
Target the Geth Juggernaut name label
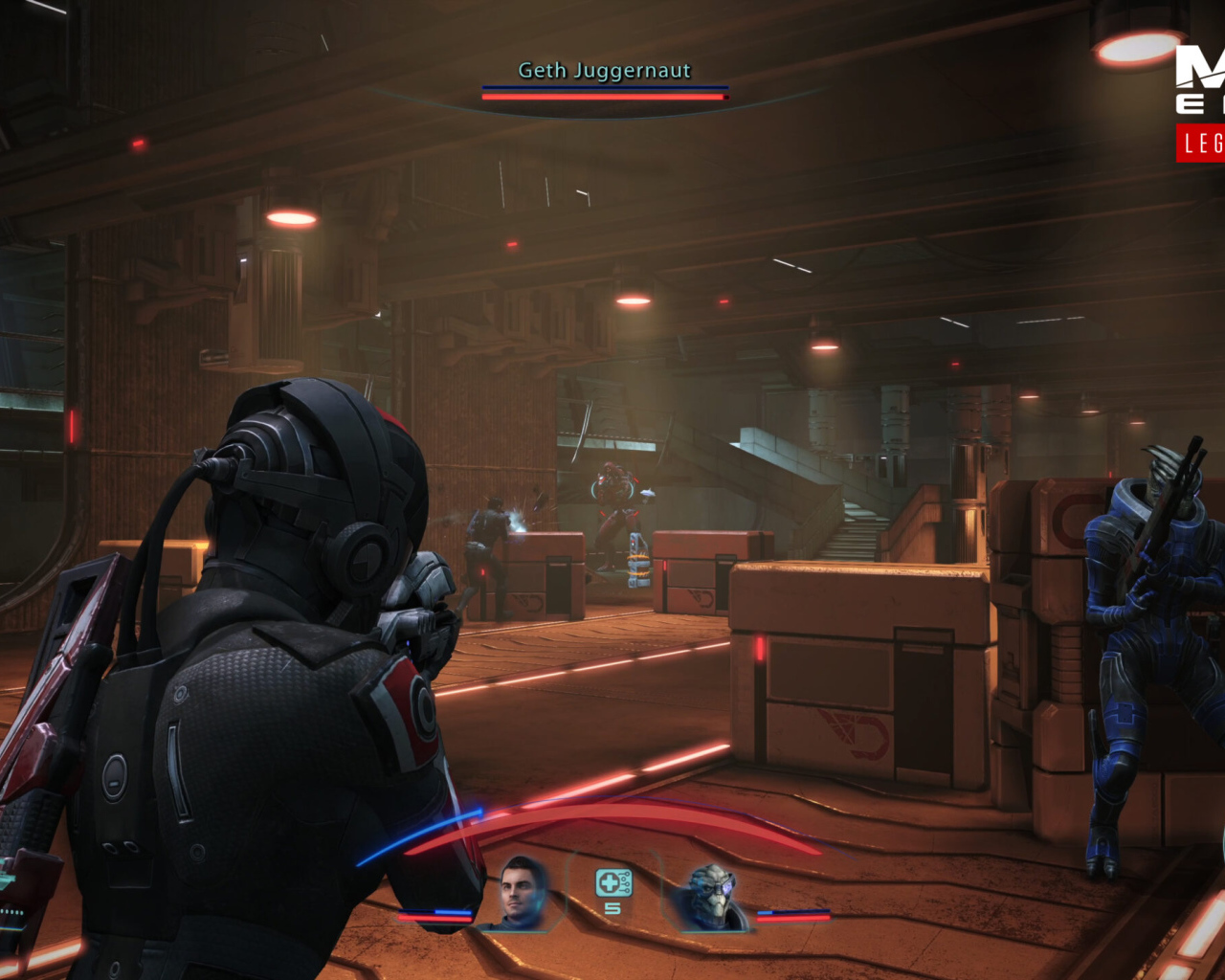click(x=603, y=70)
